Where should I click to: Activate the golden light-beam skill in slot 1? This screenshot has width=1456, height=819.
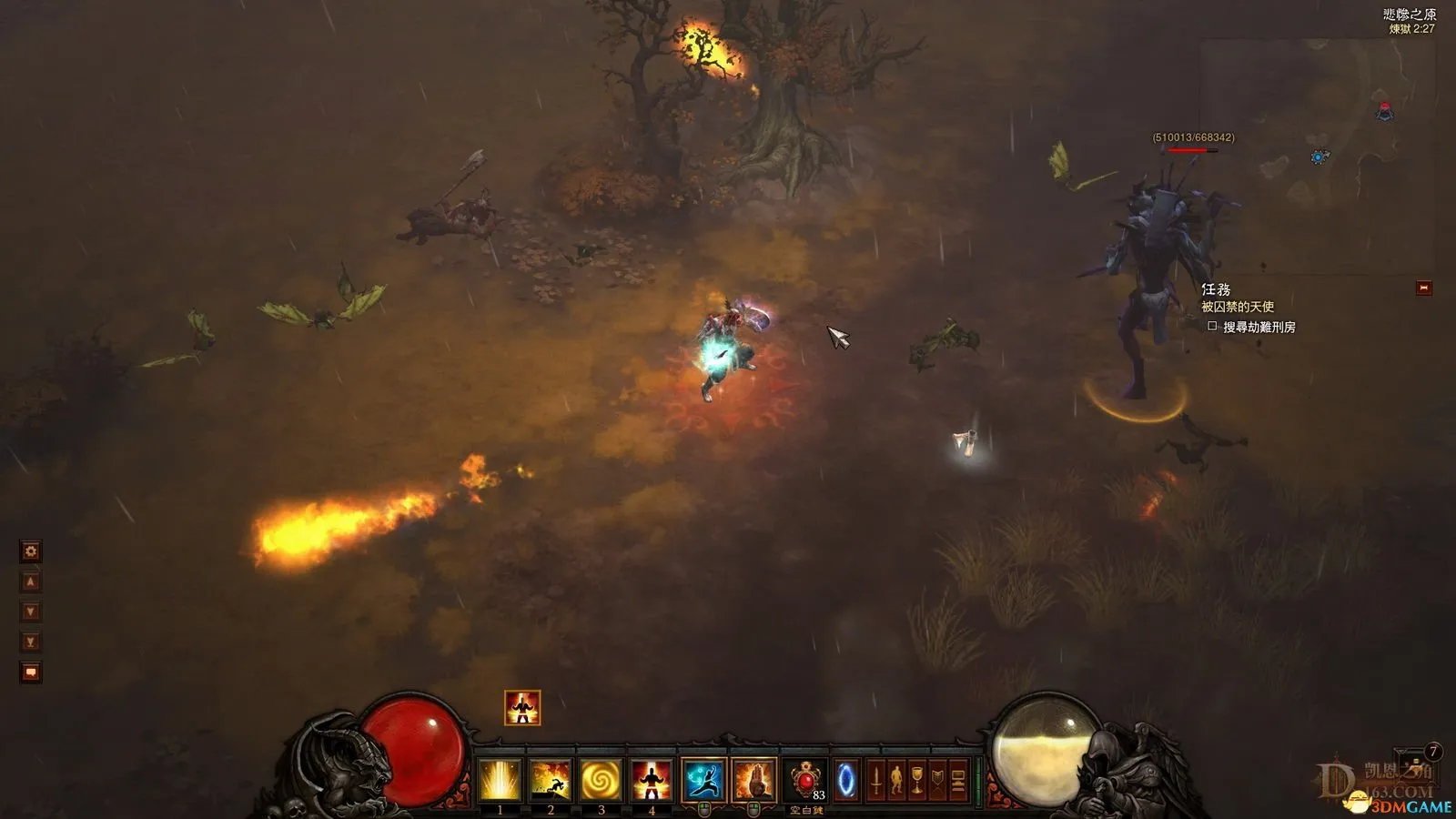500,781
